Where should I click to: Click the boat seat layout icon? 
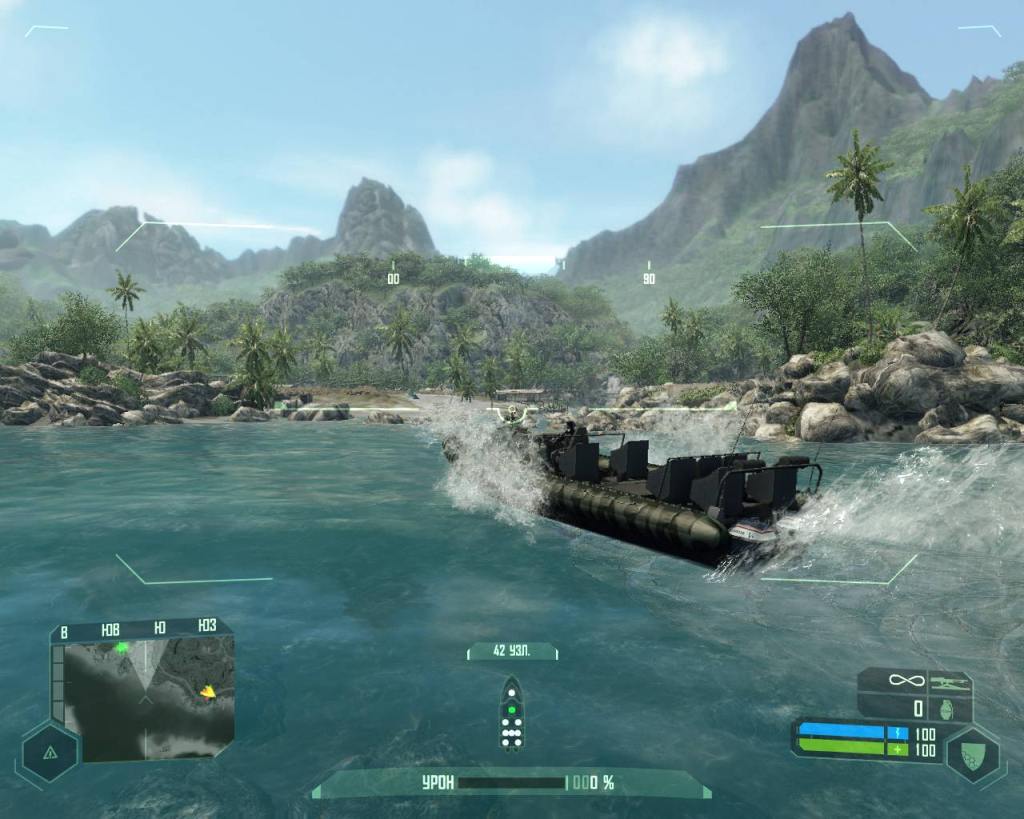[511, 713]
